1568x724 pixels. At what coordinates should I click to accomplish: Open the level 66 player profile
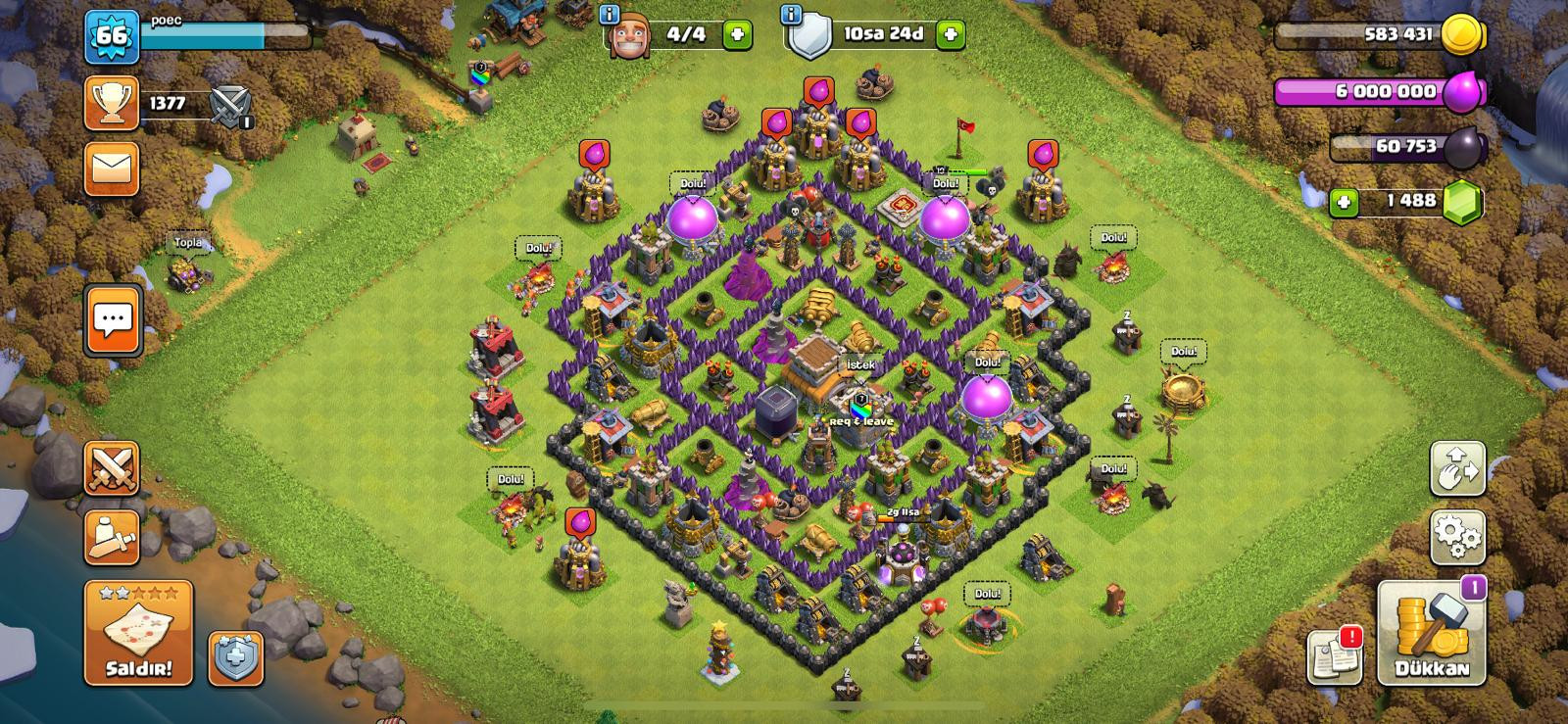[112, 37]
